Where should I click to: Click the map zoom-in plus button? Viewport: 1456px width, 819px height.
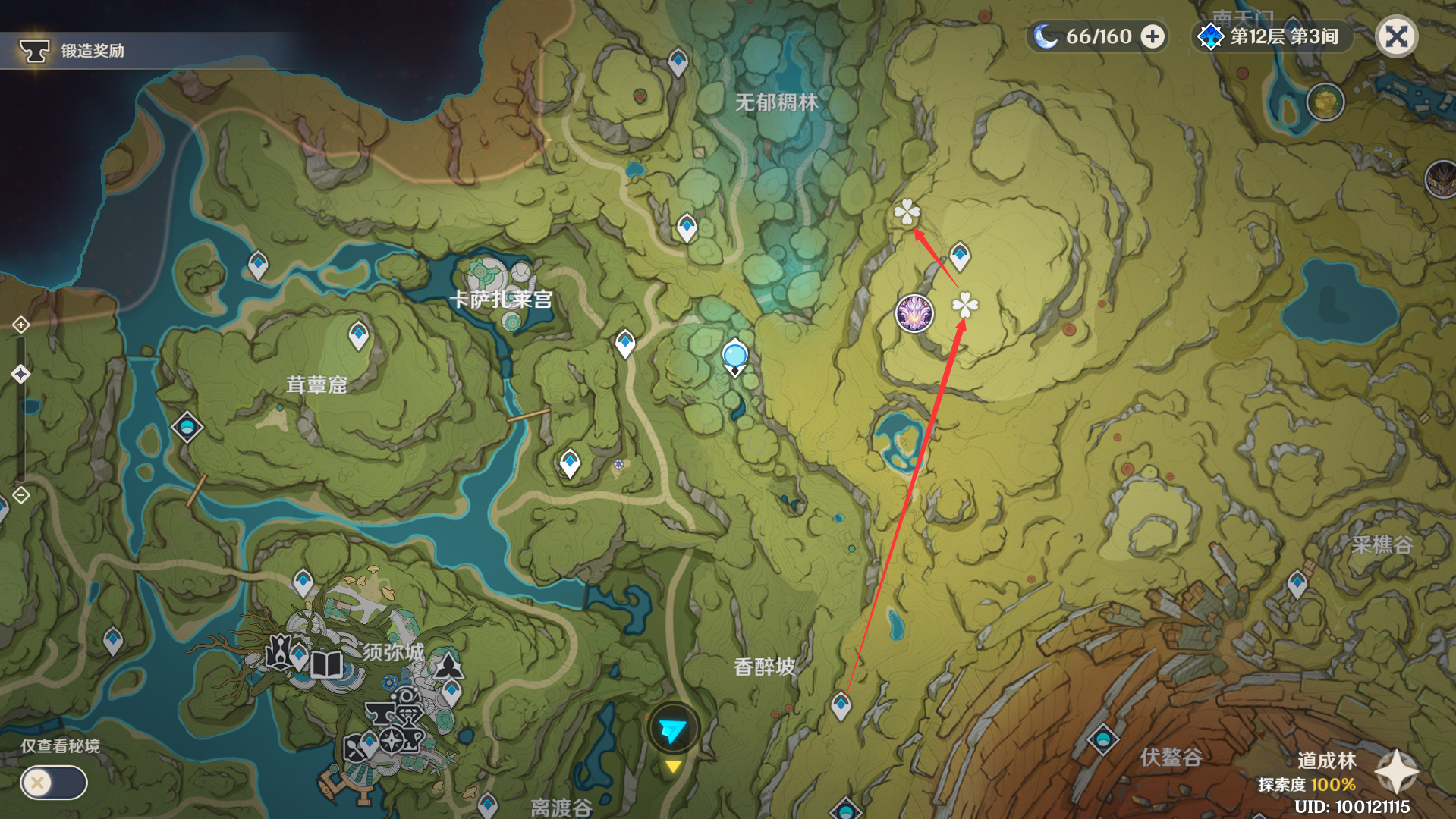tap(20, 325)
